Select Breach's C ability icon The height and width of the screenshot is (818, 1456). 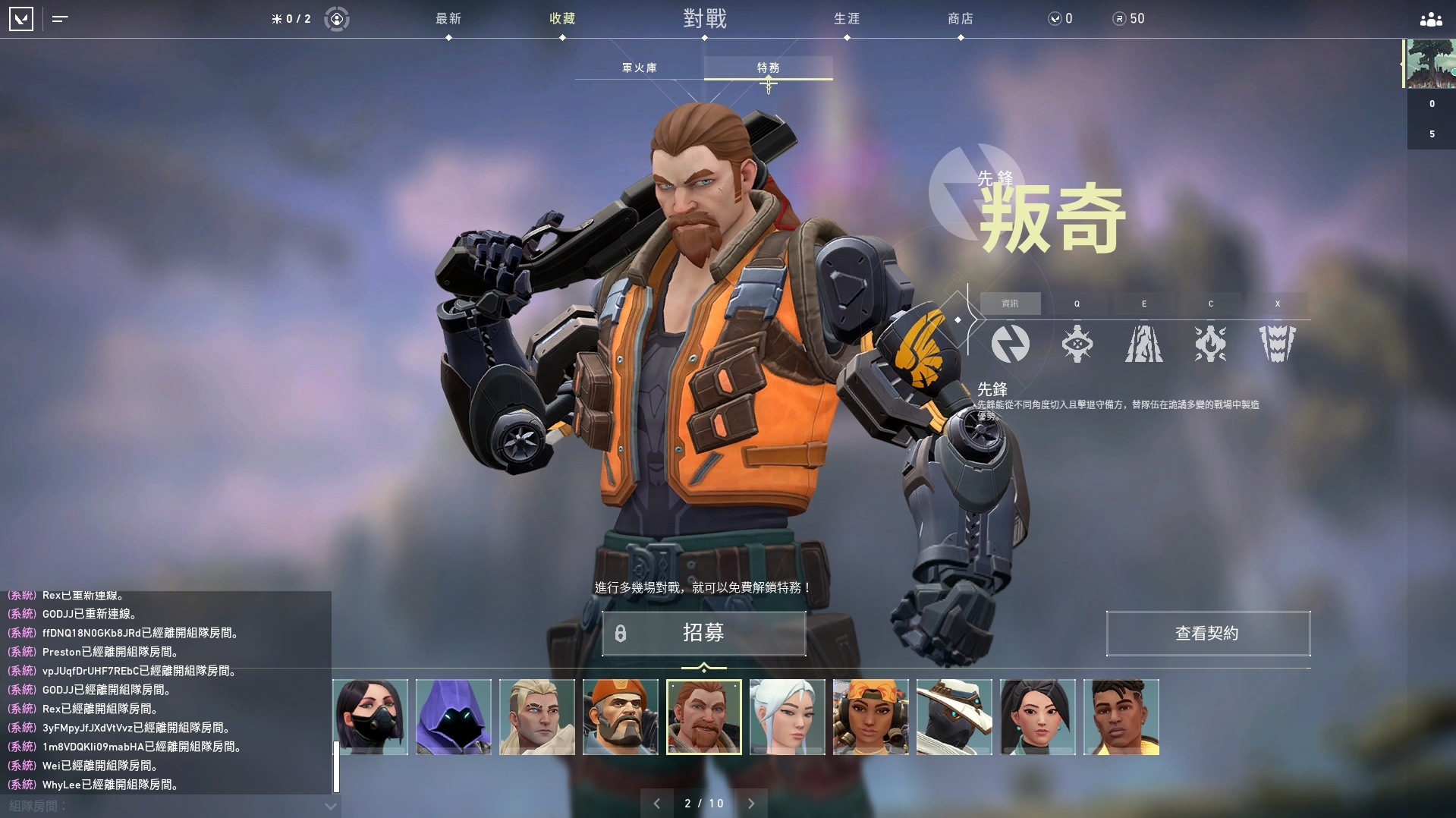point(1211,344)
